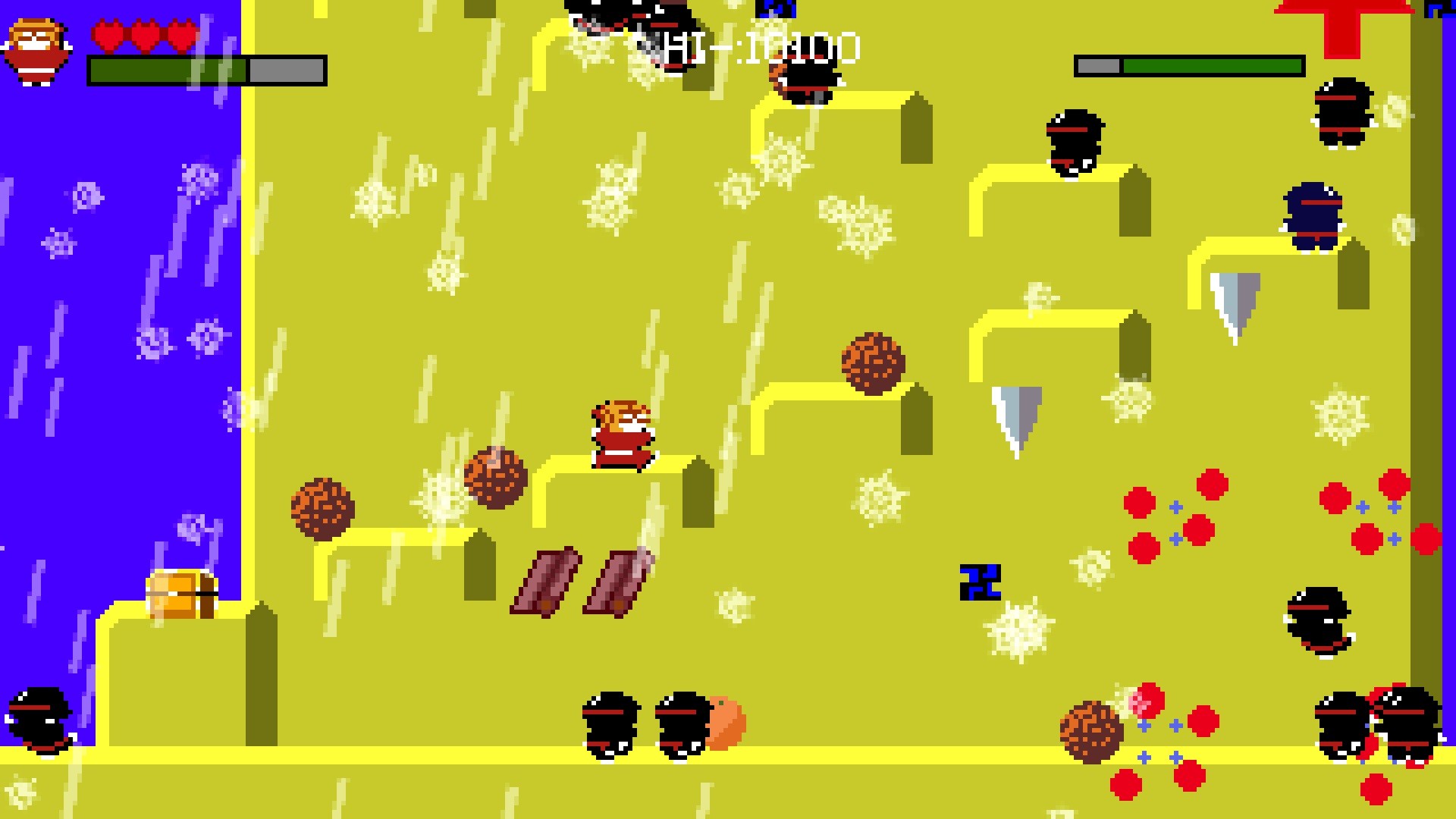The image size is (1456, 819).
Task: Click the dark-blue ninja on the right ledge
Action: pos(1316,216)
